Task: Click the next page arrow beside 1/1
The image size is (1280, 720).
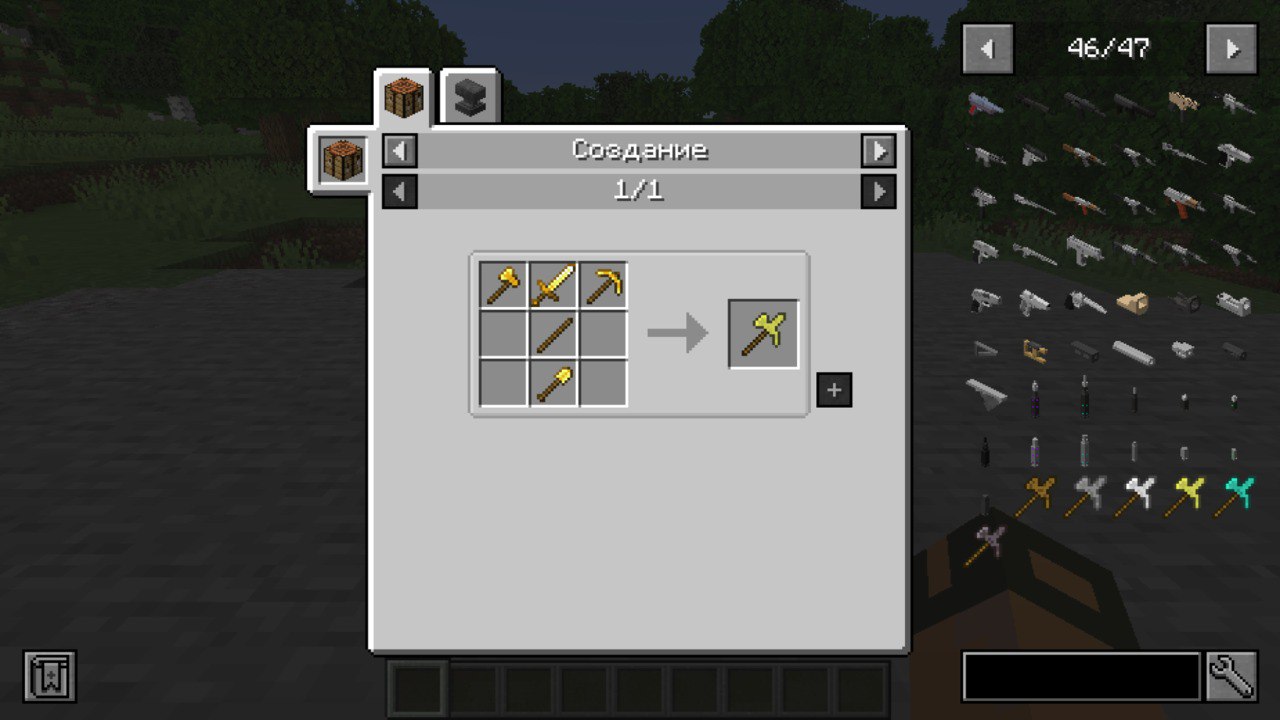Action: tap(878, 191)
